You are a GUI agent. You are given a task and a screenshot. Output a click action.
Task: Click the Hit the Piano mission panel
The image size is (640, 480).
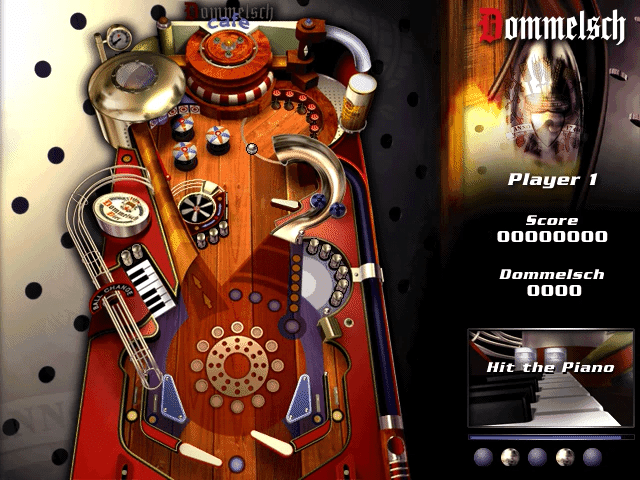(x=550, y=378)
